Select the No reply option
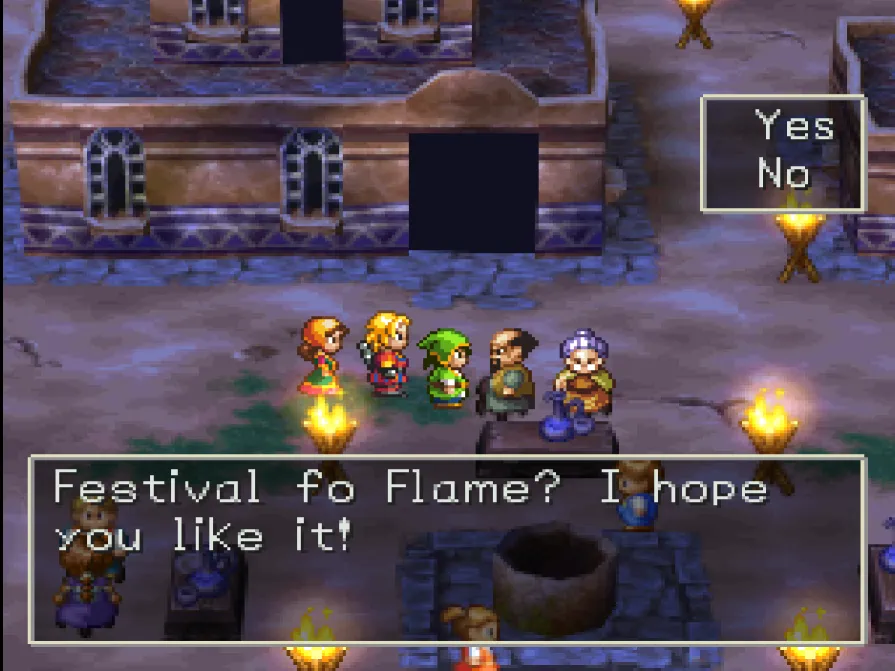Viewport: 895px width, 671px height. (783, 174)
